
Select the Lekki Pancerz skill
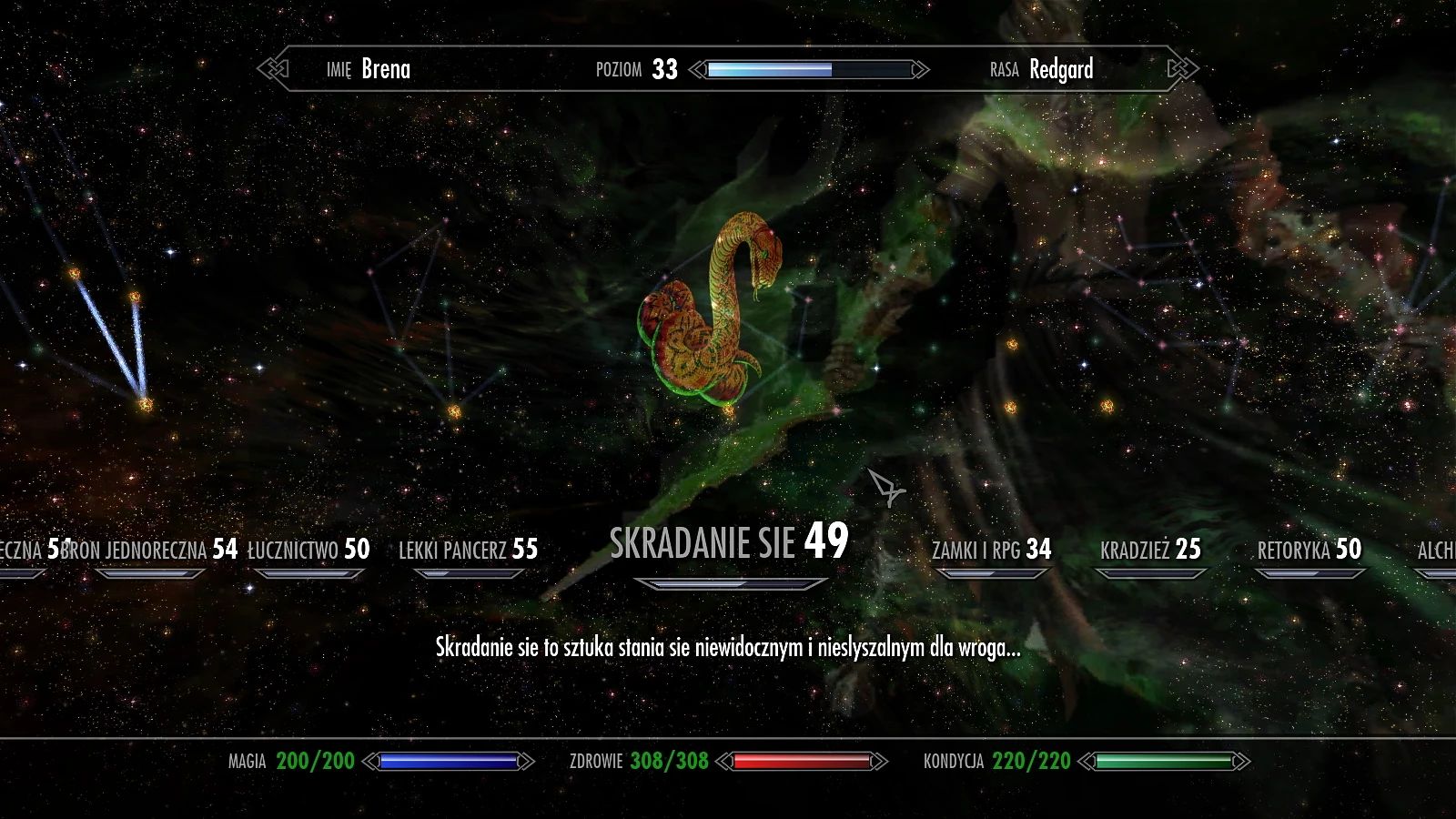click(467, 549)
